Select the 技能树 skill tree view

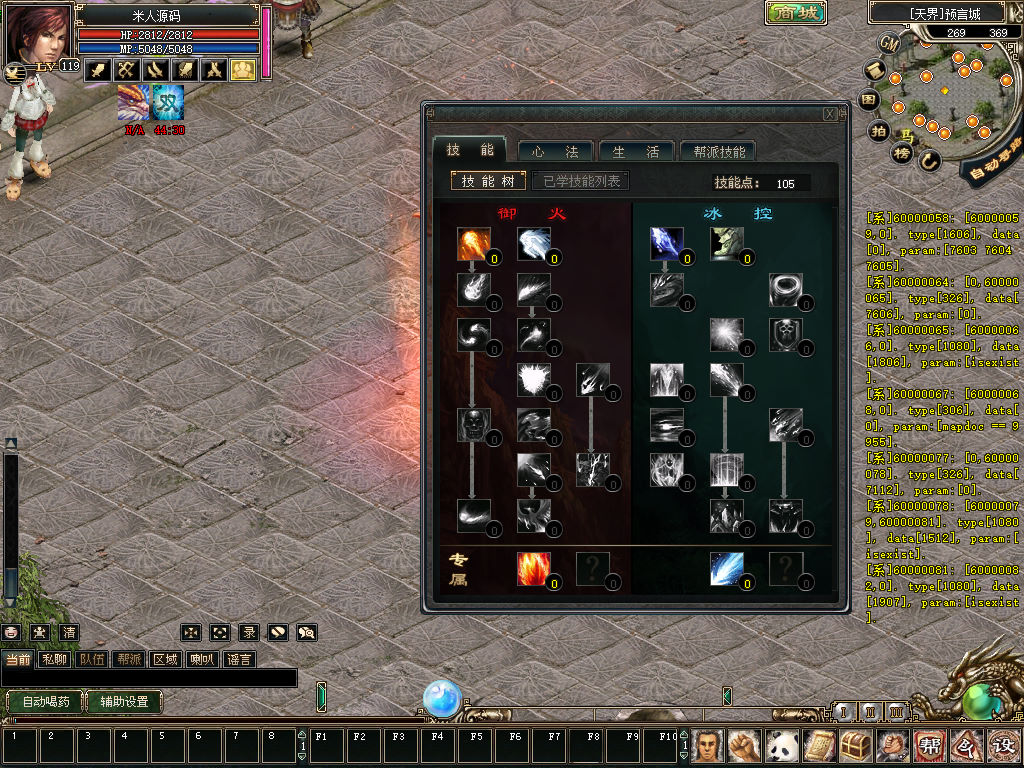[488, 181]
